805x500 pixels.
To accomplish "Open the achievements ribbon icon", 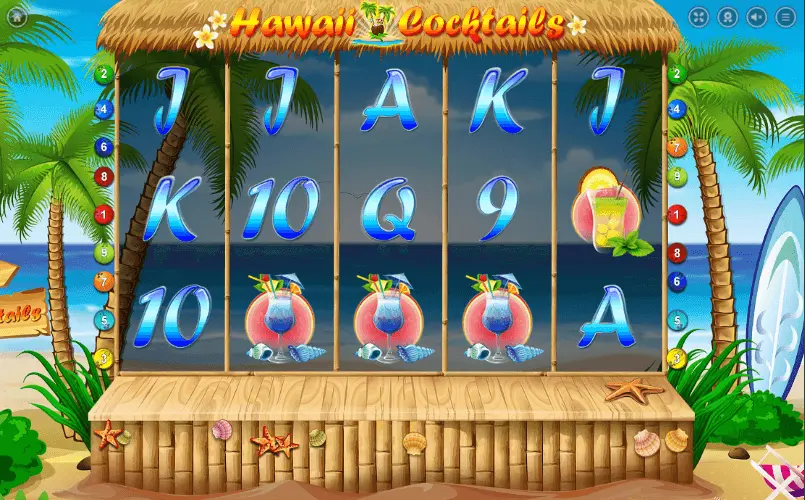I will point(728,17).
